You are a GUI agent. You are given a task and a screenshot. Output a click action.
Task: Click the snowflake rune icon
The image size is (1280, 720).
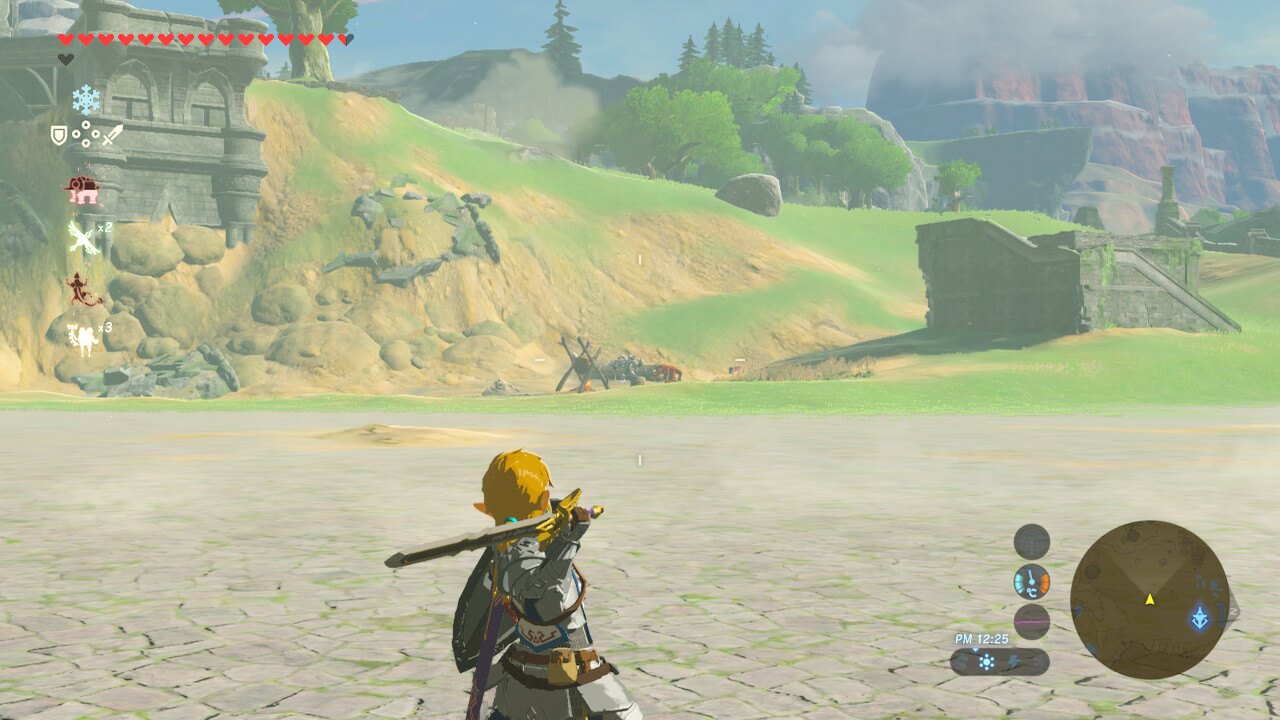click(86, 98)
